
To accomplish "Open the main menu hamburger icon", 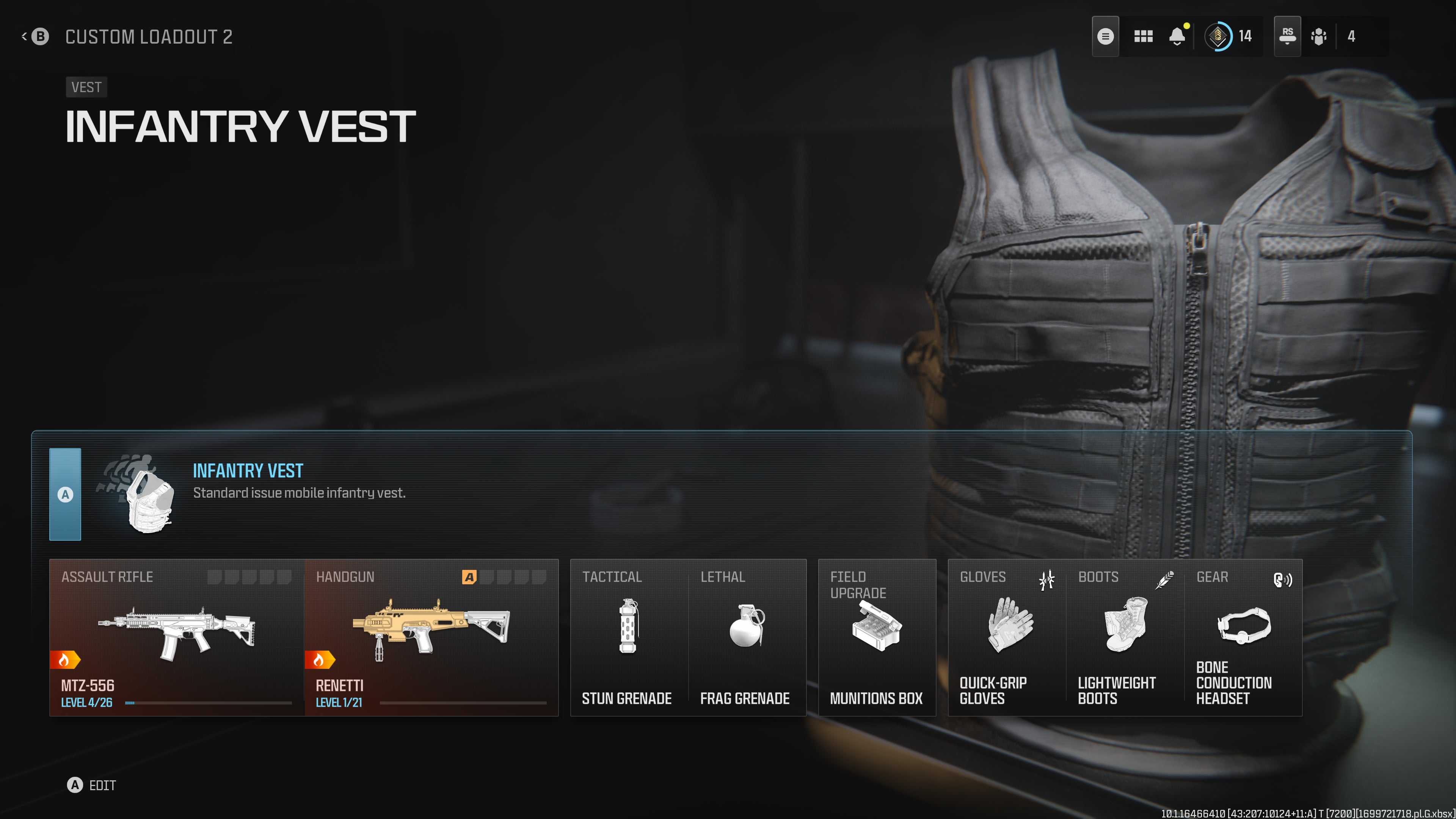I will tap(1105, 36).
